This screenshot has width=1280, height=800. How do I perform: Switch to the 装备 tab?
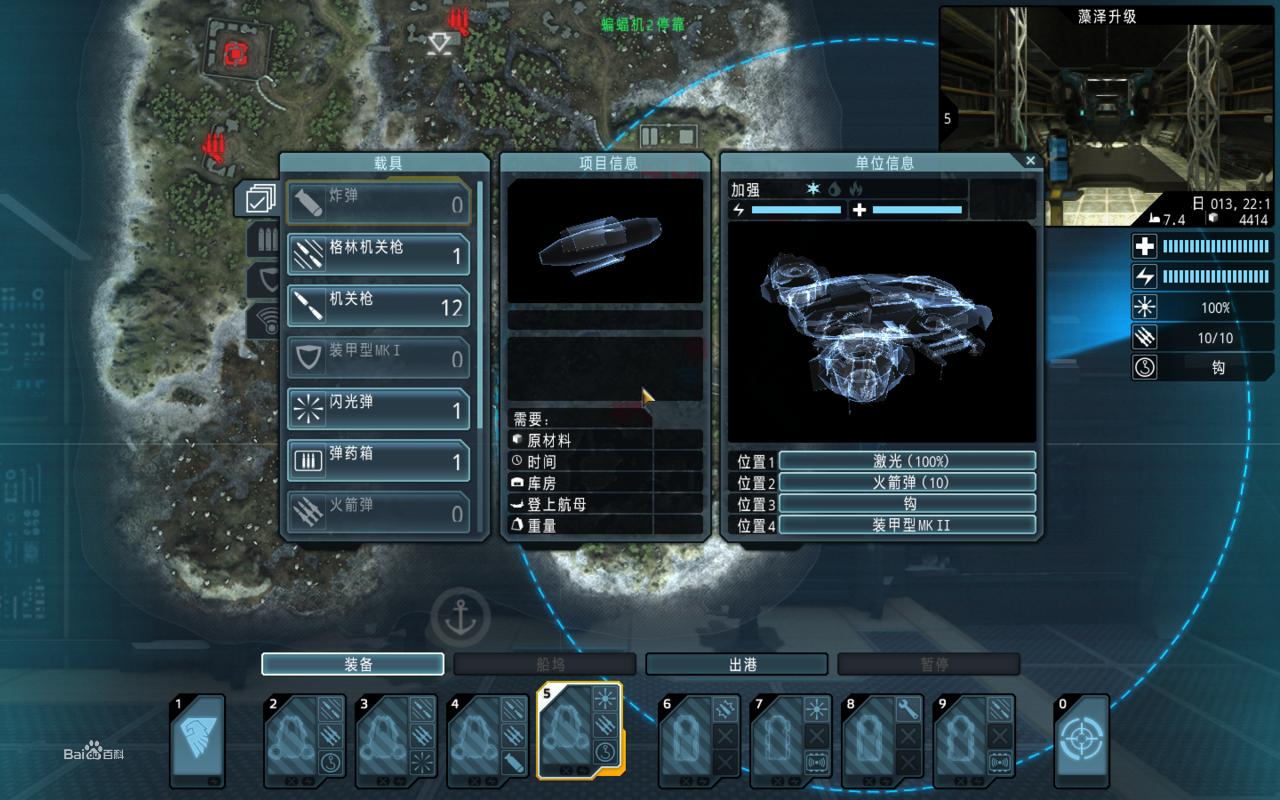coord(352,664)
